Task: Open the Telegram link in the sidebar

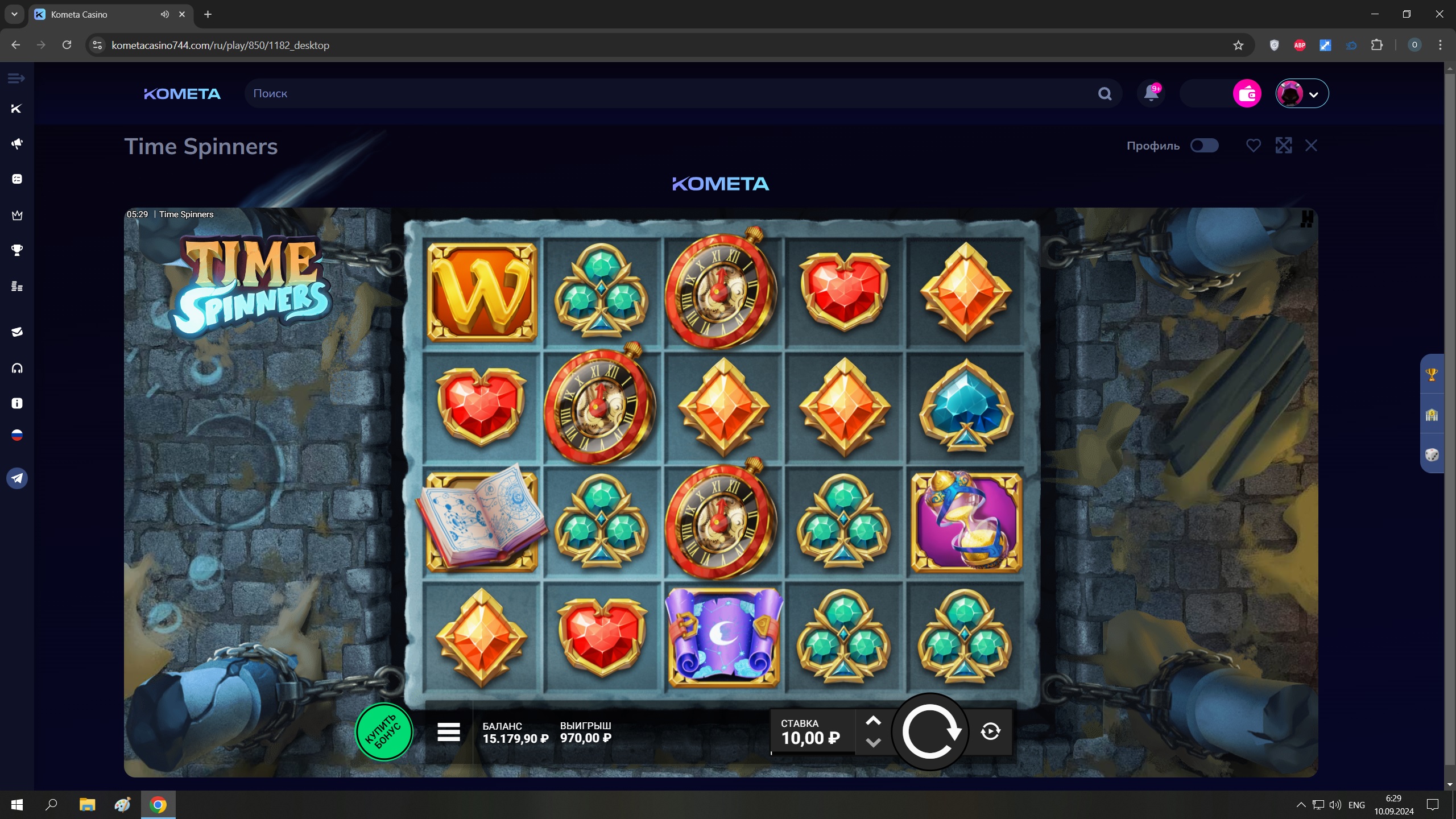Action: pos(17,478)
